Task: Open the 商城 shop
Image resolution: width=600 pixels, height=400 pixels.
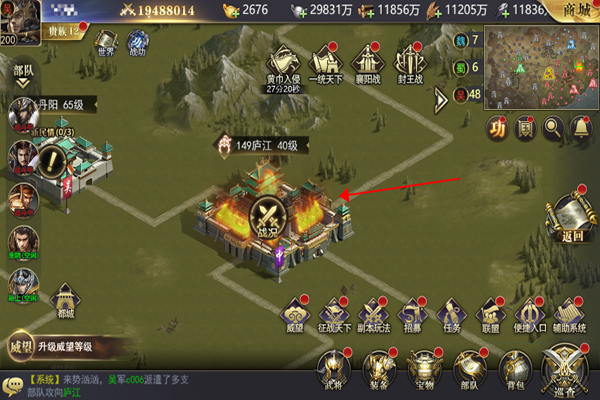Action: click(576, 10)
